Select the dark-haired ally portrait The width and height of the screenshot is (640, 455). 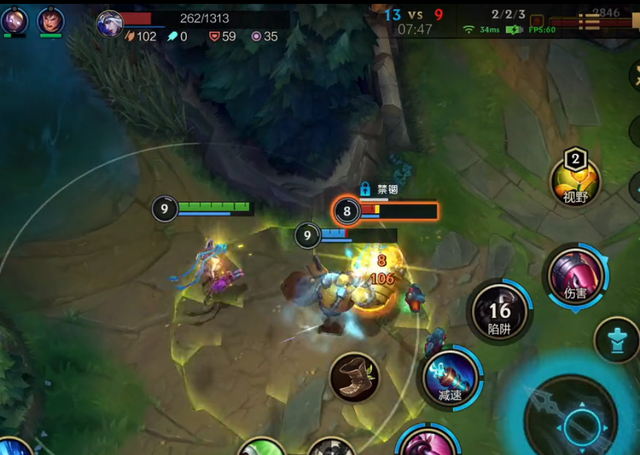pos(50,20)
